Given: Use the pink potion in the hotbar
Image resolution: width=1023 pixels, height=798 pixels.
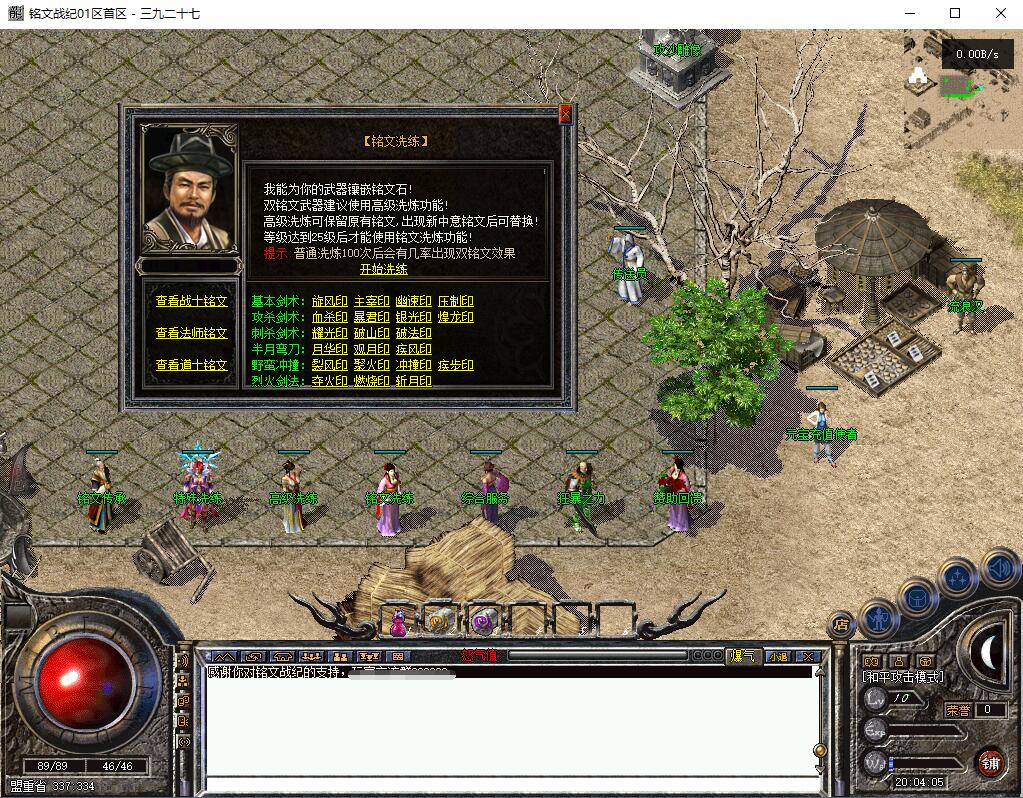Looking at the screenshot, I should [x=398, y=622].
